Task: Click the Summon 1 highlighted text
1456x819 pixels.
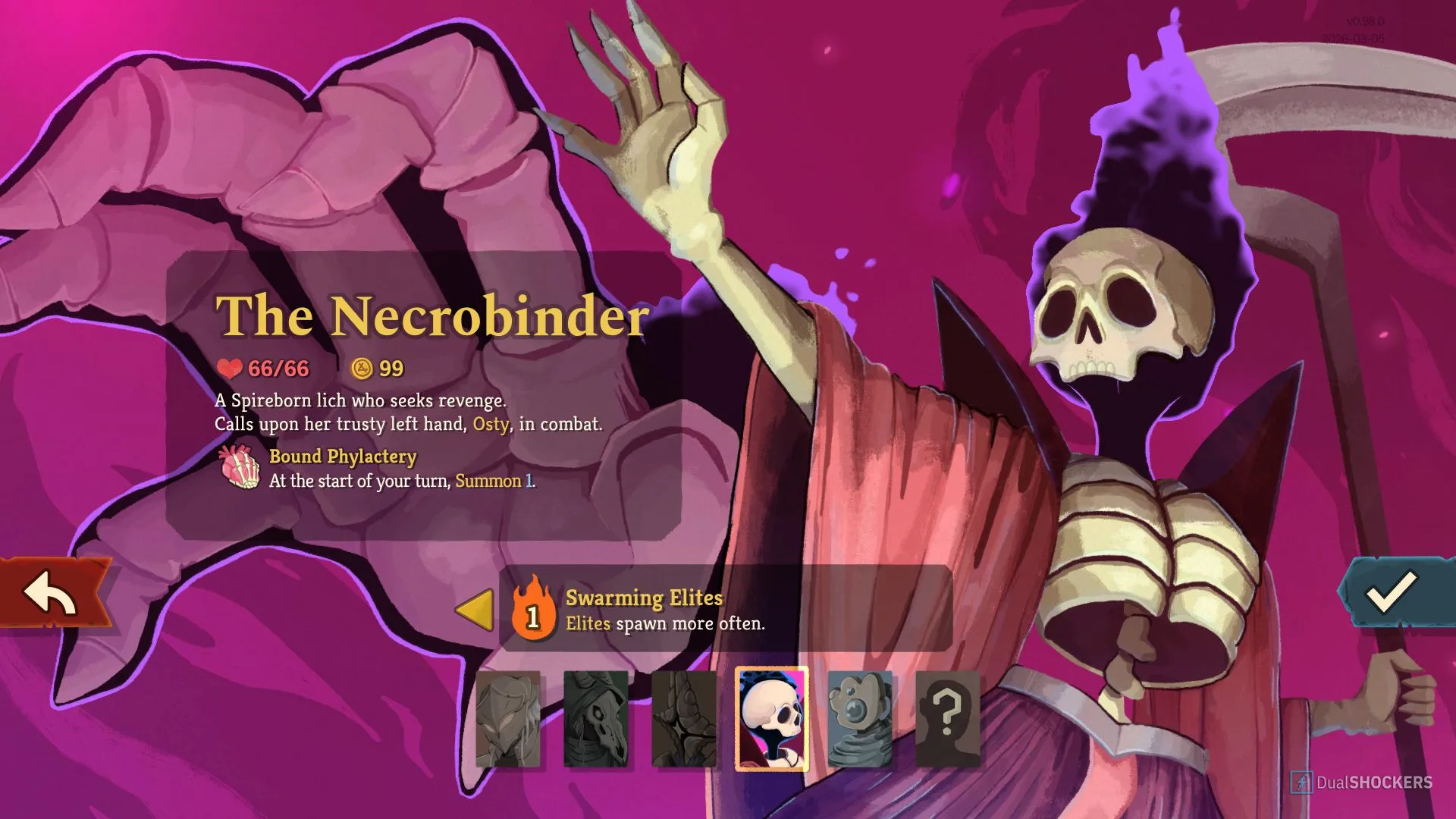Action: 492,481
